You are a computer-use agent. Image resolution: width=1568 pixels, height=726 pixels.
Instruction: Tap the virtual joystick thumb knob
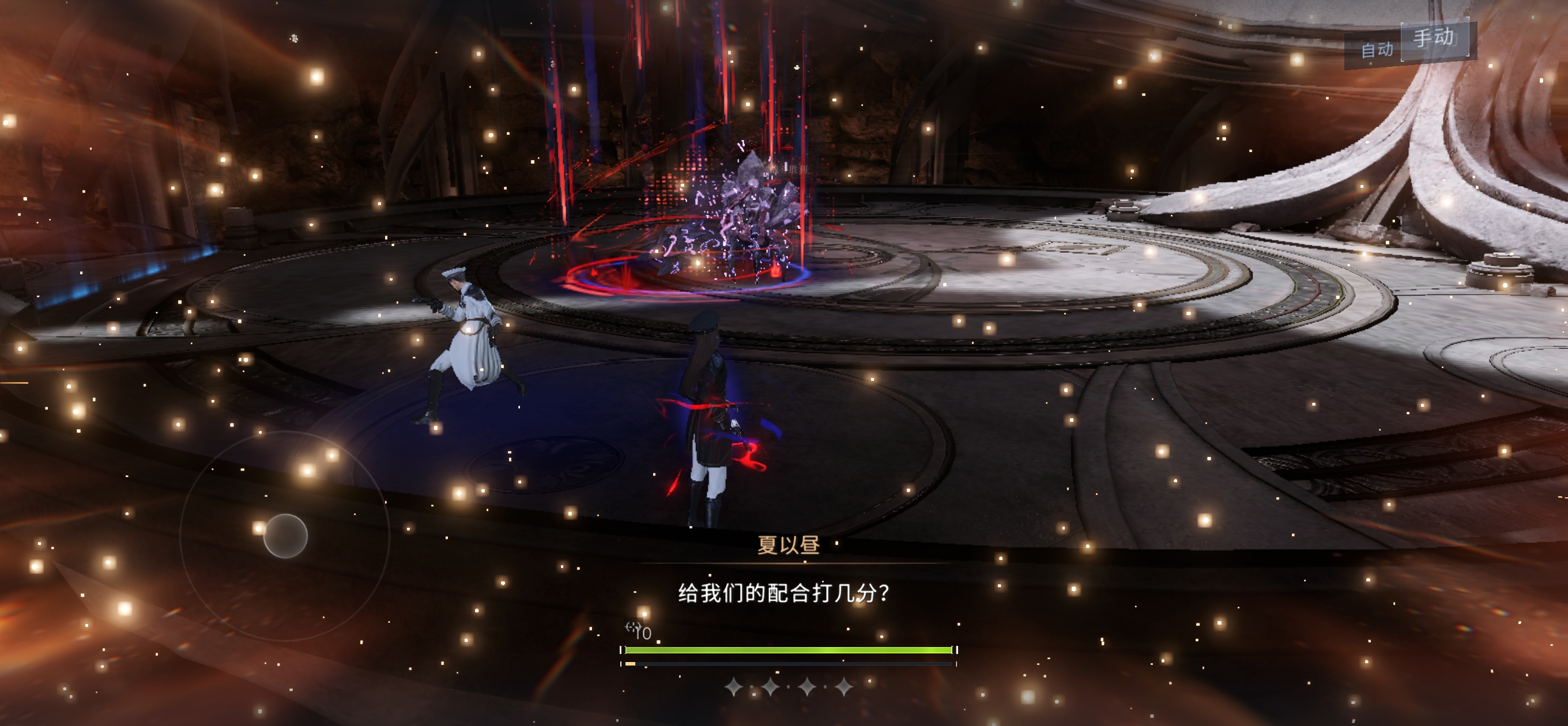point(285,535)
